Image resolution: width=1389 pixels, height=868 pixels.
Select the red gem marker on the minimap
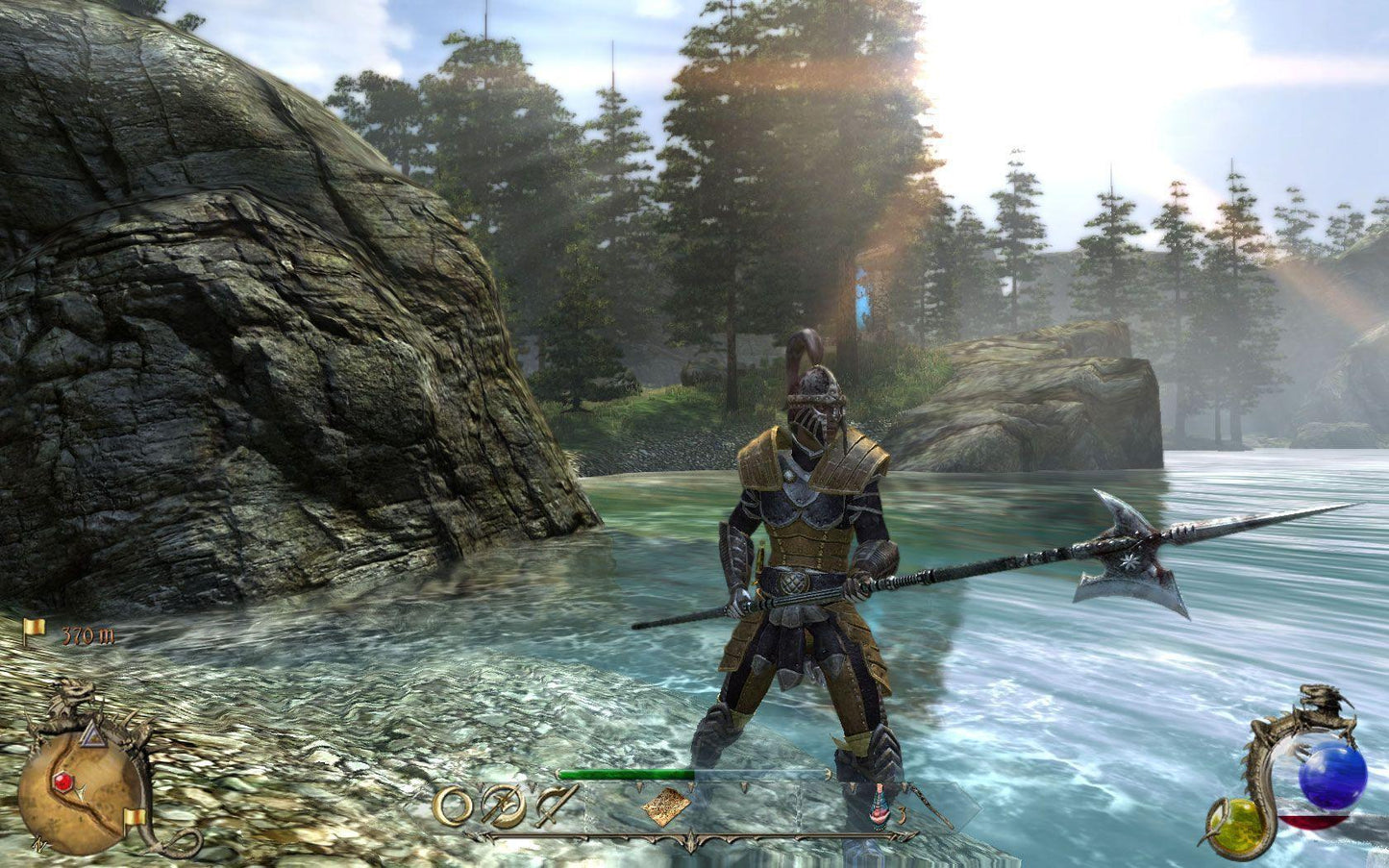tap(62, 781)
